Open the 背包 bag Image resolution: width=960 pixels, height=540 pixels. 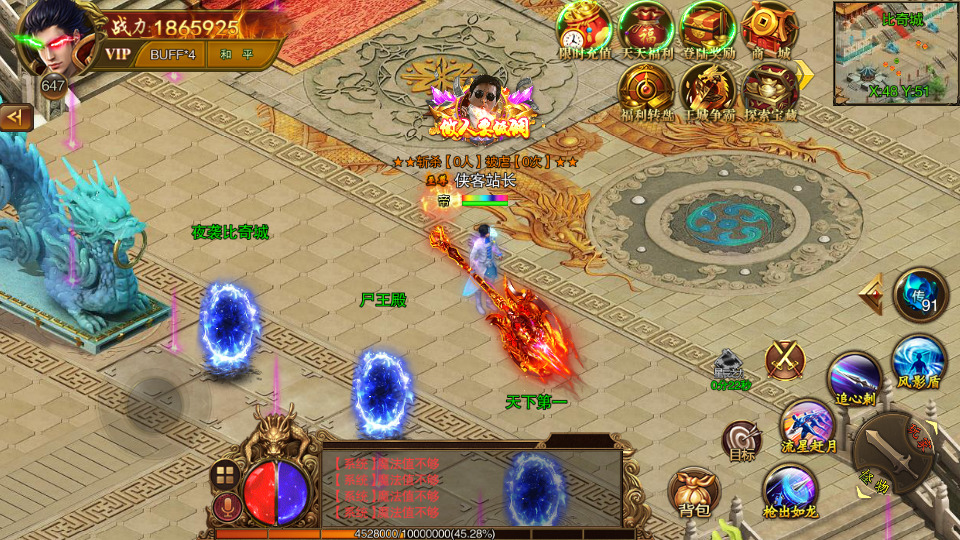(x=694, y=492)
